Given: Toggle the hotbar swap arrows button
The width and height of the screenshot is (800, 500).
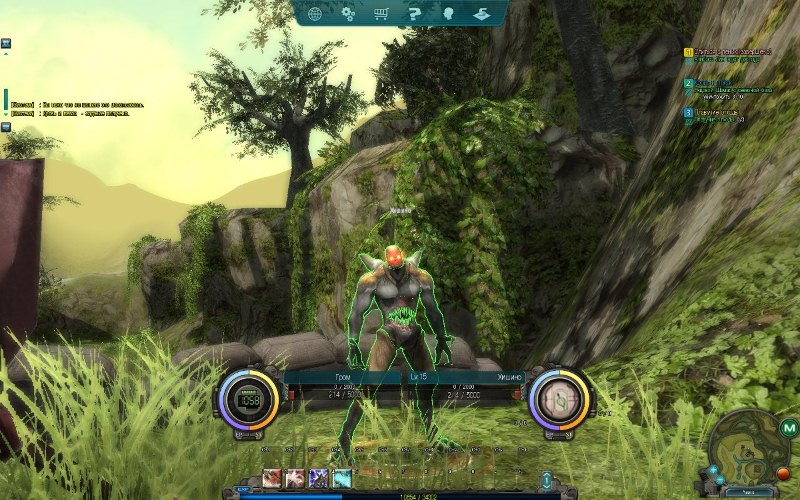Looking at the screenshot, I should (546, 479).
